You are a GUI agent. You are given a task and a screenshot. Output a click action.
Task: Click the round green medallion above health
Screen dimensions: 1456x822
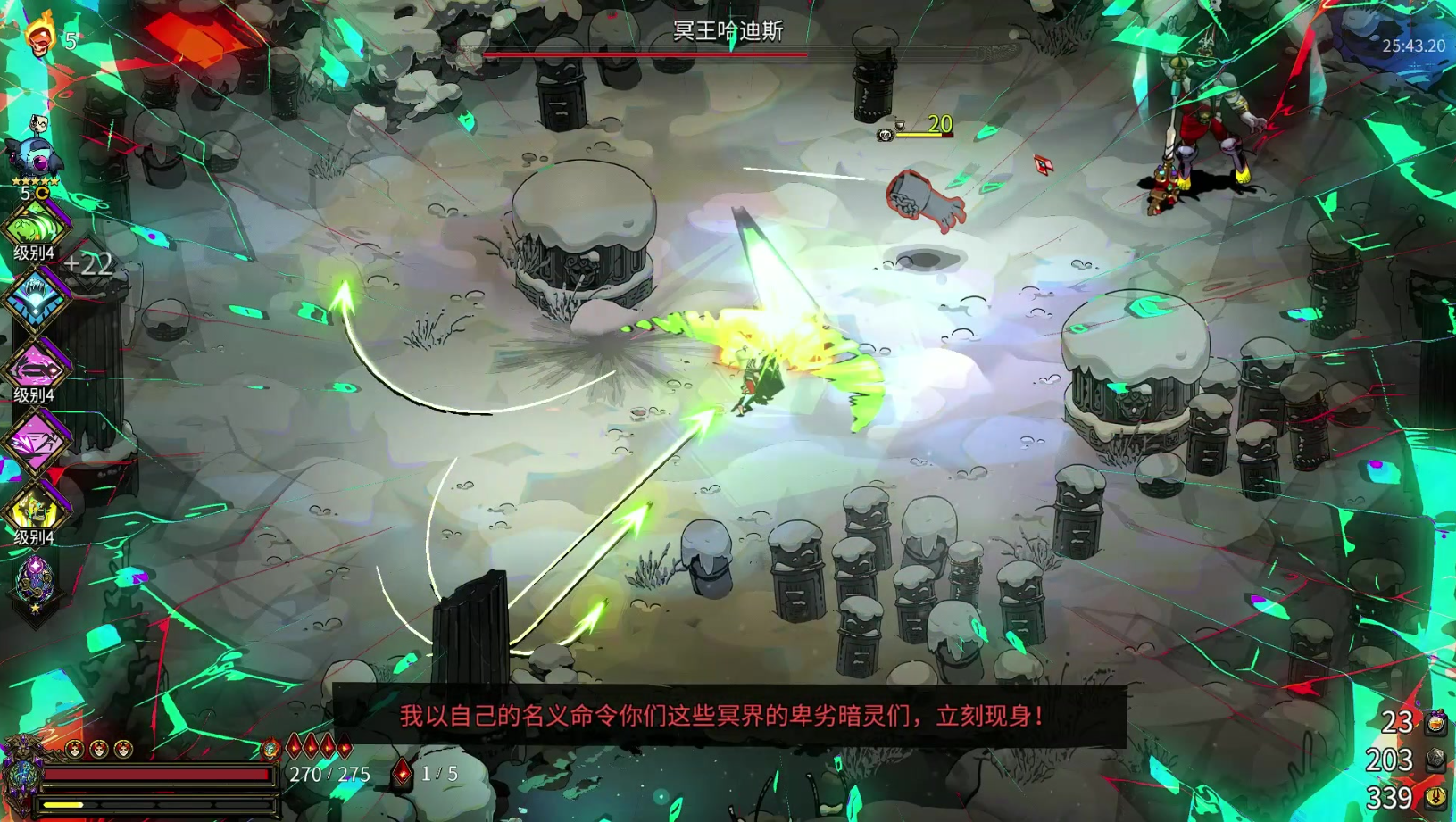(270, 750)
